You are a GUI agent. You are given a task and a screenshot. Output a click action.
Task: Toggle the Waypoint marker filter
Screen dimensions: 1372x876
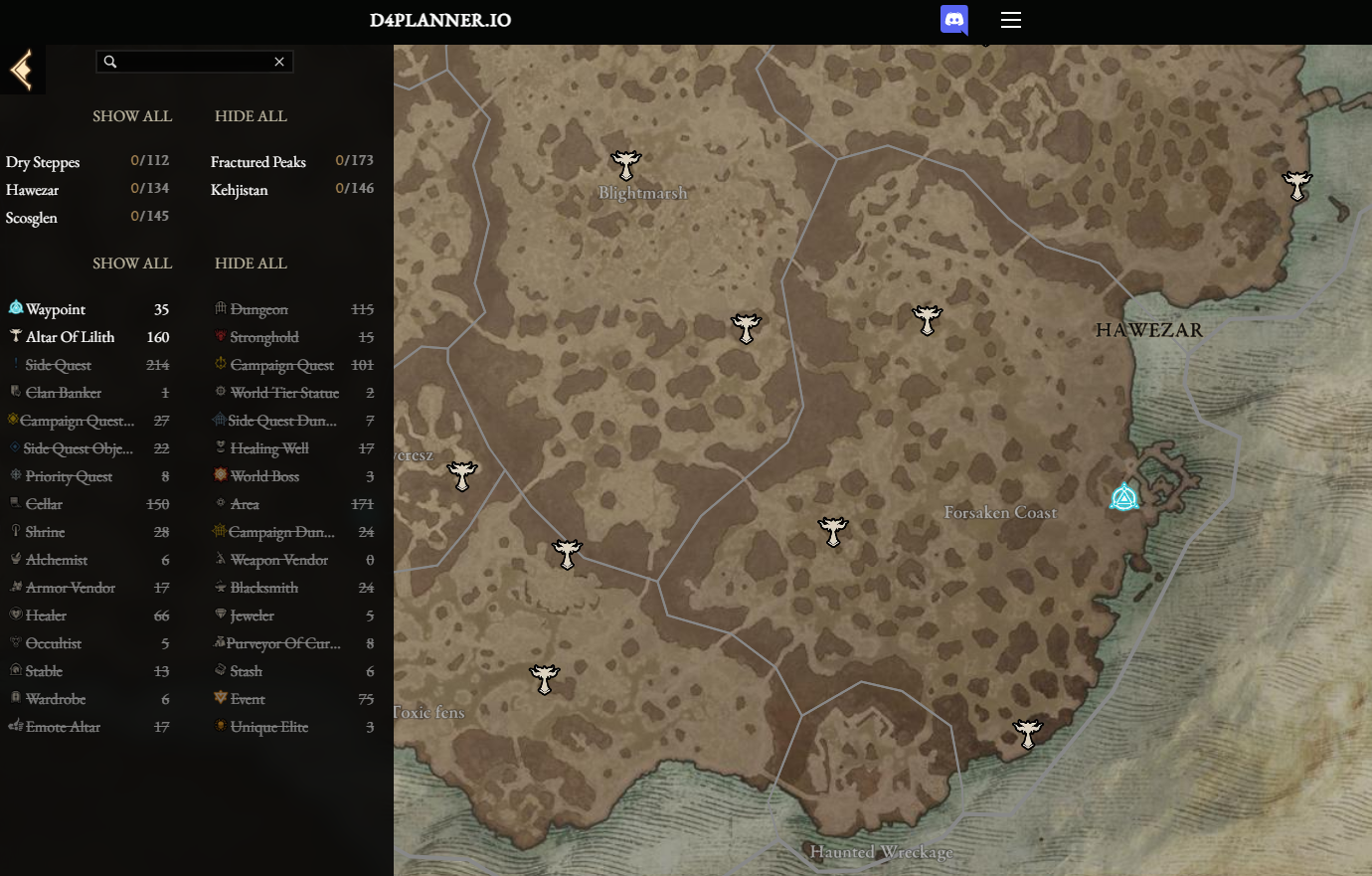56,309
